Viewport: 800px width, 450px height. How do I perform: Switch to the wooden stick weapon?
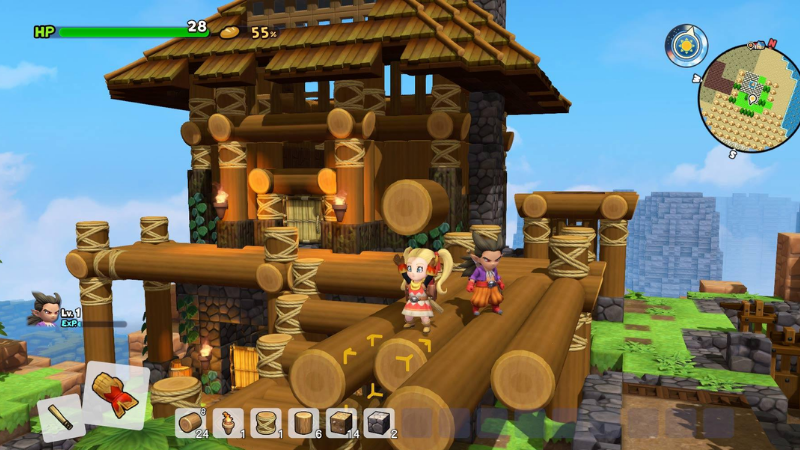click(61, 416)
